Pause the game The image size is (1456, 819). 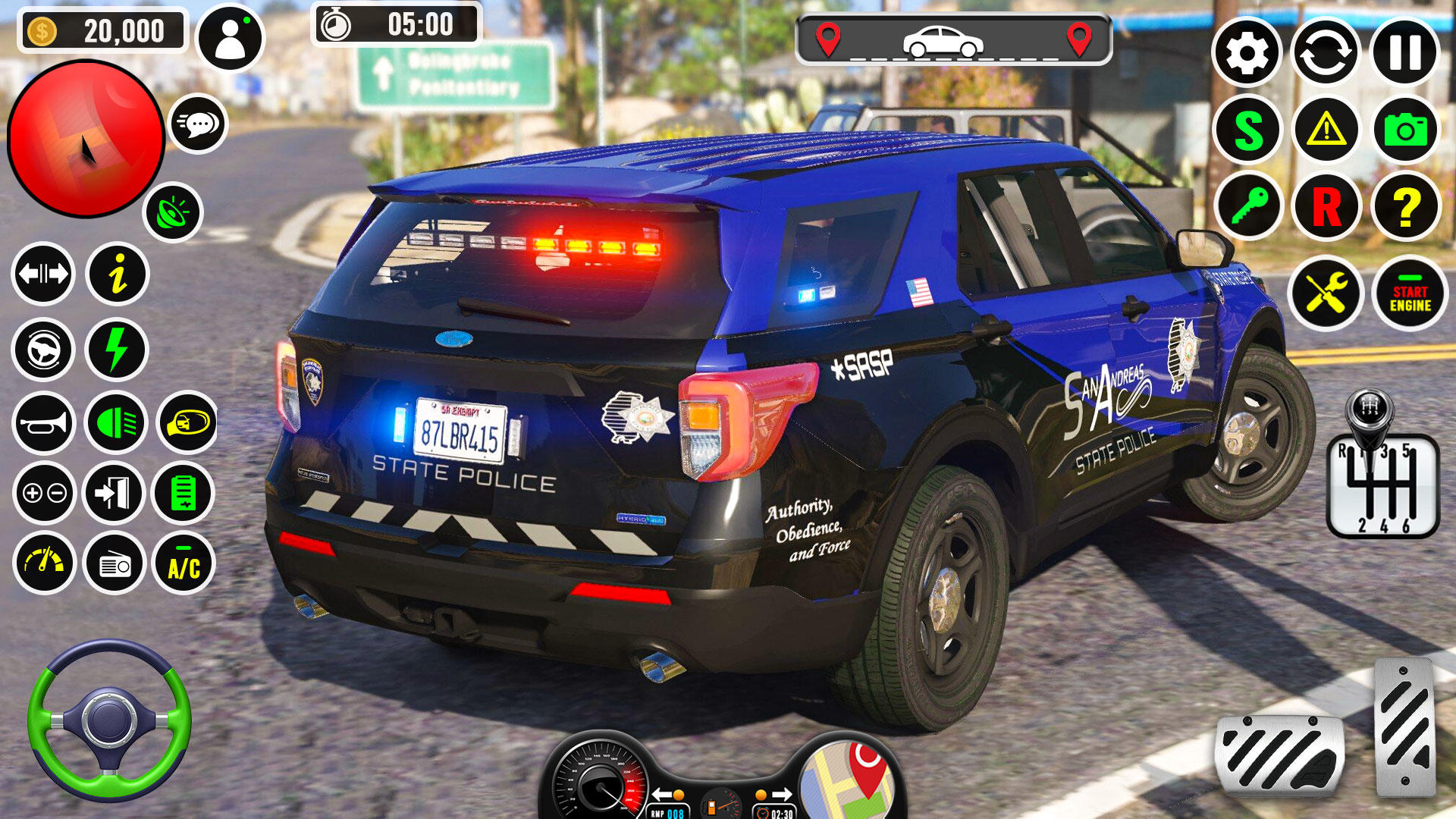click(x=1408, y=53)
